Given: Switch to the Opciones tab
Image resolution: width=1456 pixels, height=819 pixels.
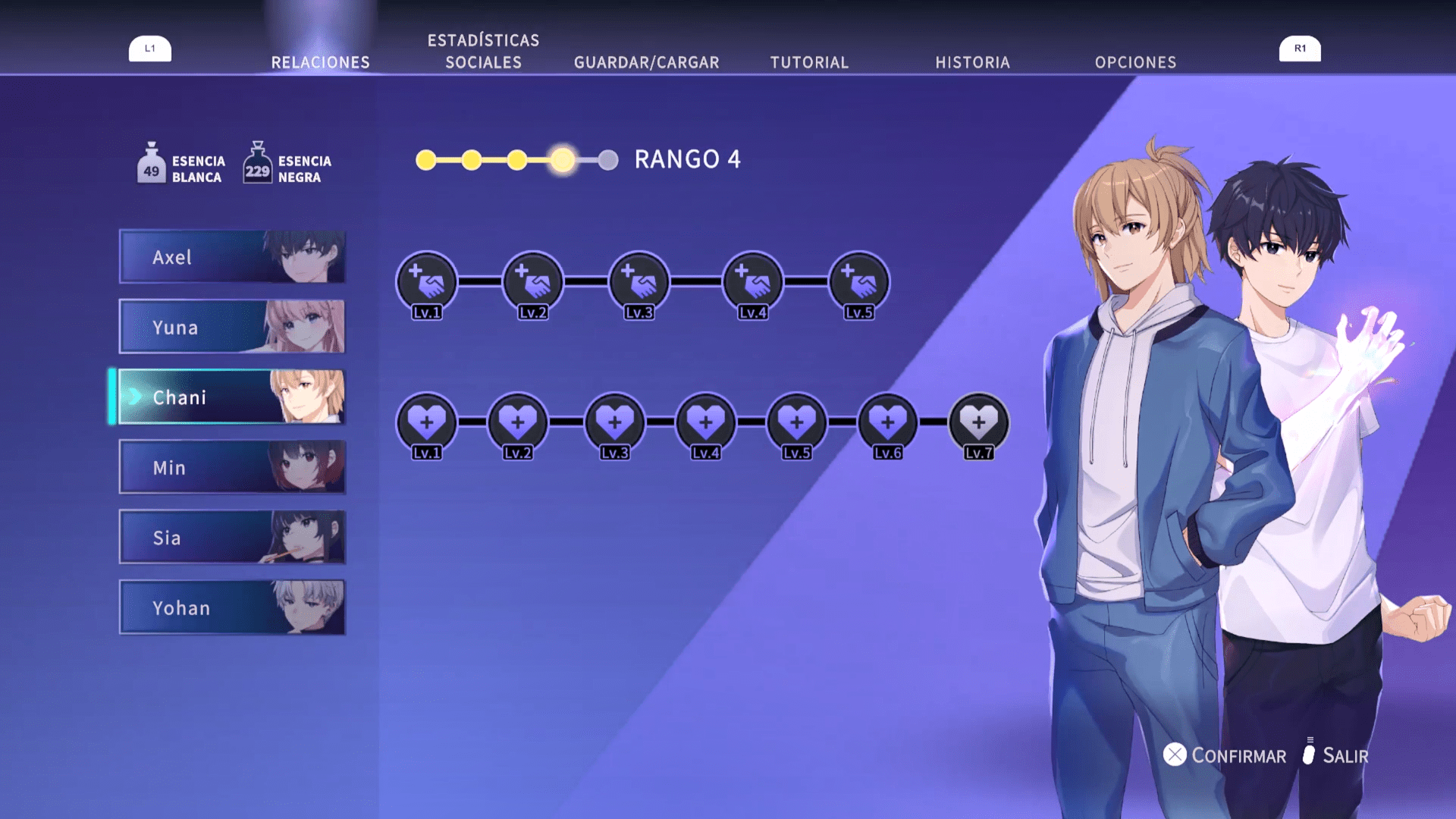Looking at the screenshot, I should [1135, 62].
